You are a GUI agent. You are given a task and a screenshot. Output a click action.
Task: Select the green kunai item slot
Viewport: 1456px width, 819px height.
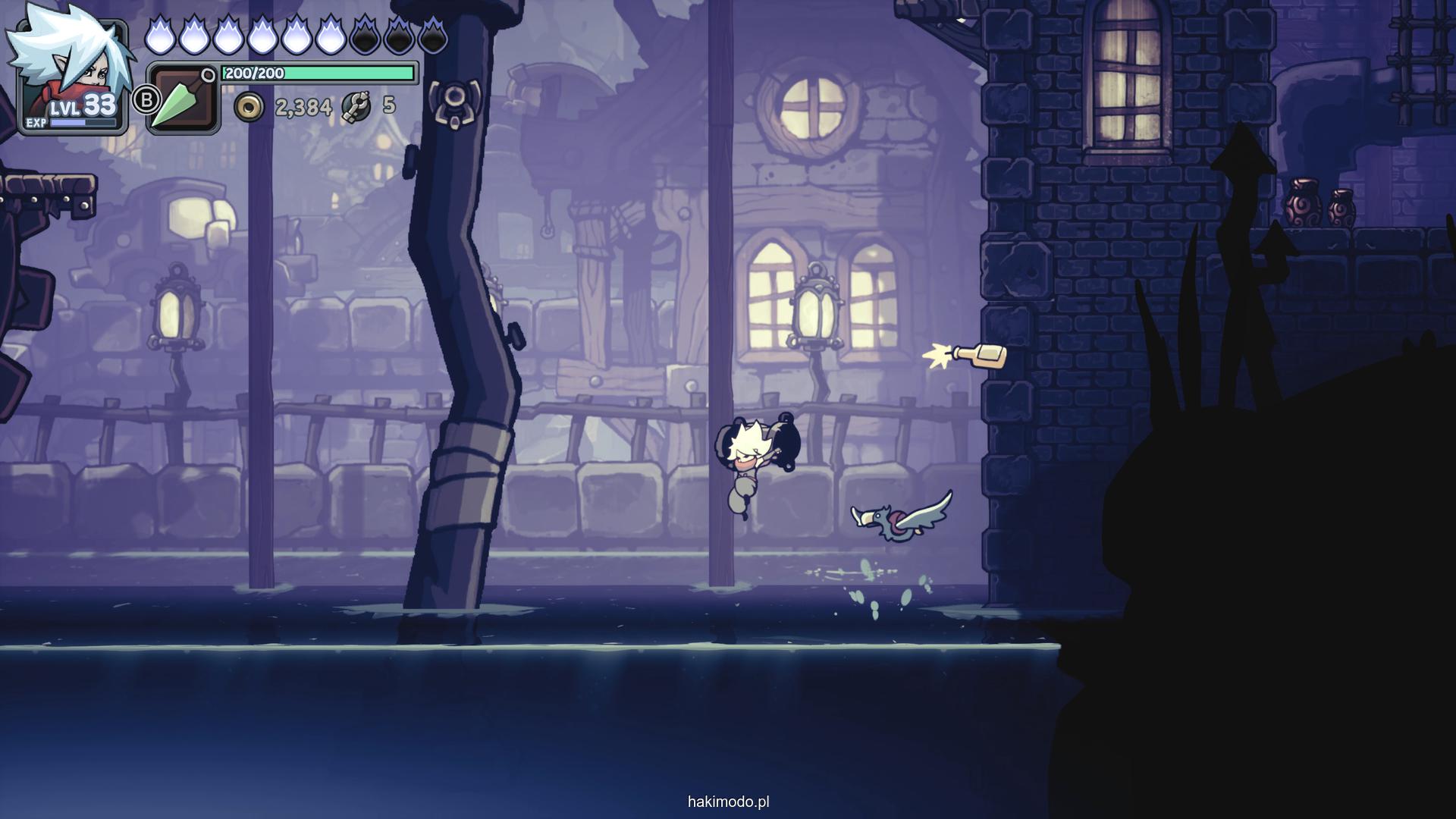(182, 99)
